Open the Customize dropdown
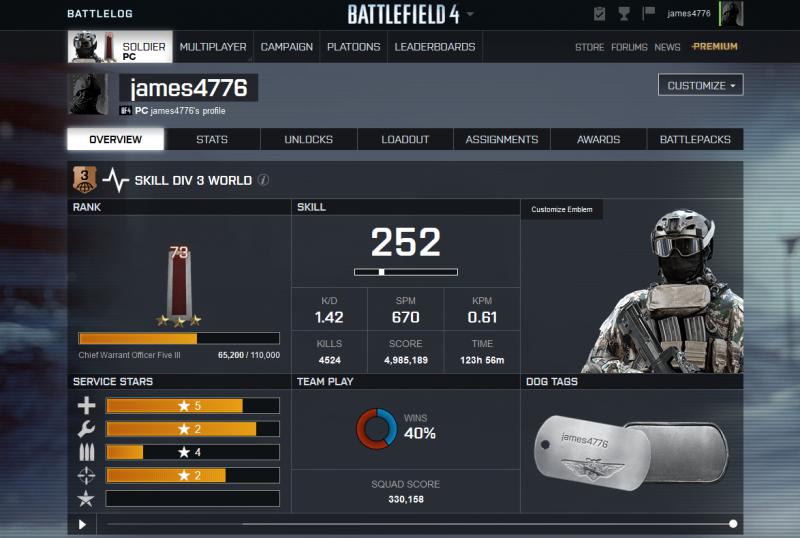Screen dimensions: 800x538 click(700, 85)
